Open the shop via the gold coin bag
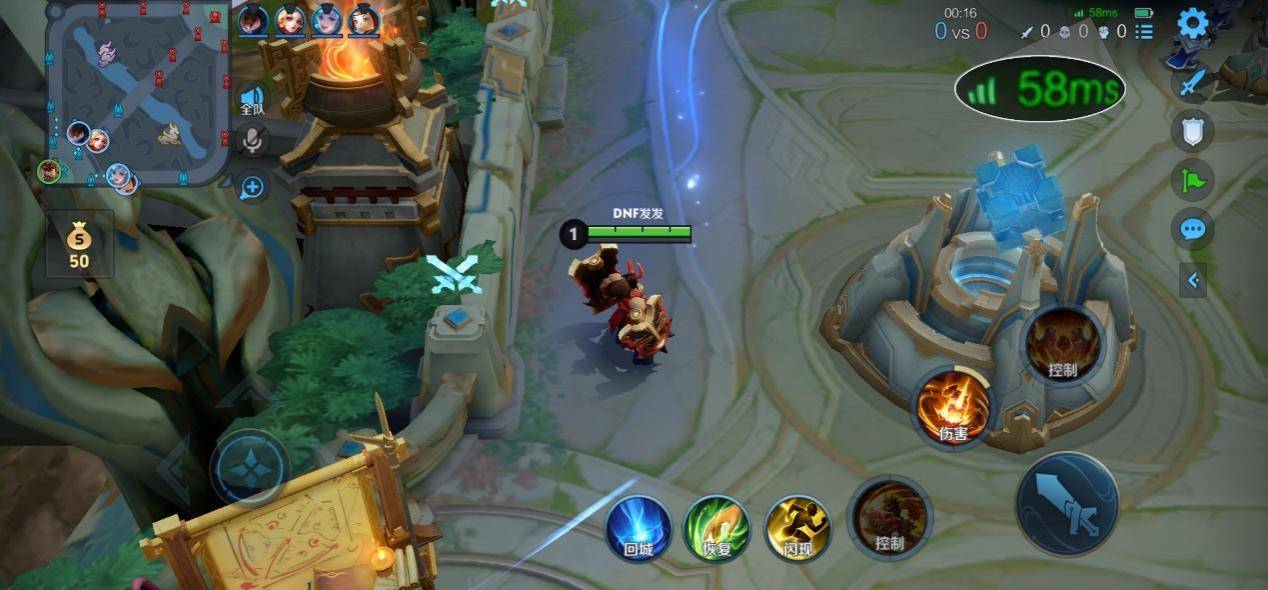Image resolution: width=1268 pixels, height=590 pixels. click(x=79, y=245)
